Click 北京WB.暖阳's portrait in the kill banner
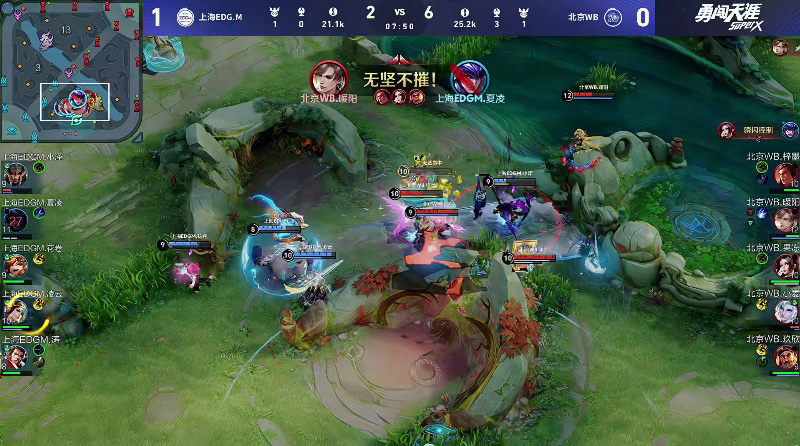This screenshot has height=446, width=800. (328, 77)
